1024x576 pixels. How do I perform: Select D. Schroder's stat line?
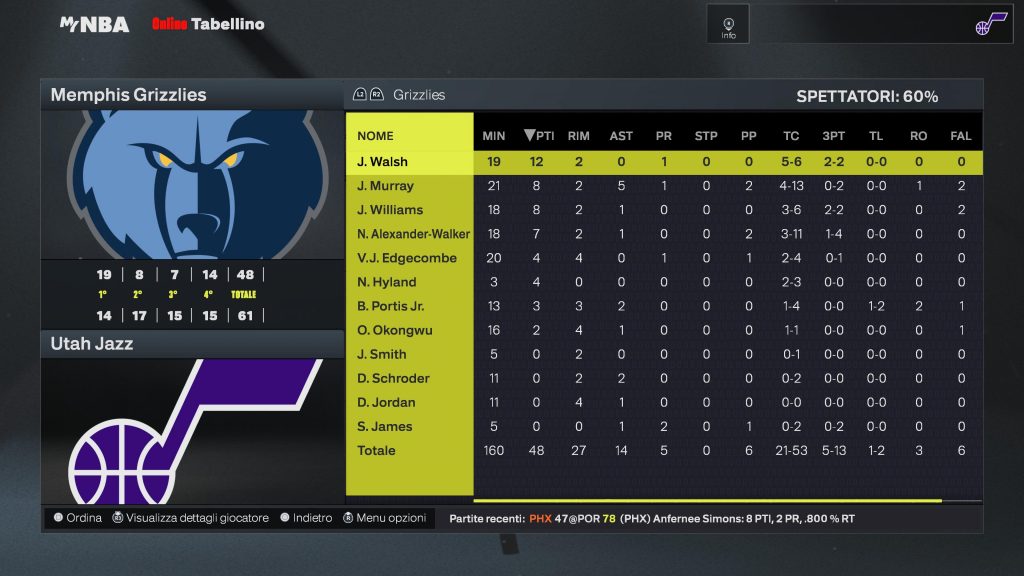click(393, 378)
